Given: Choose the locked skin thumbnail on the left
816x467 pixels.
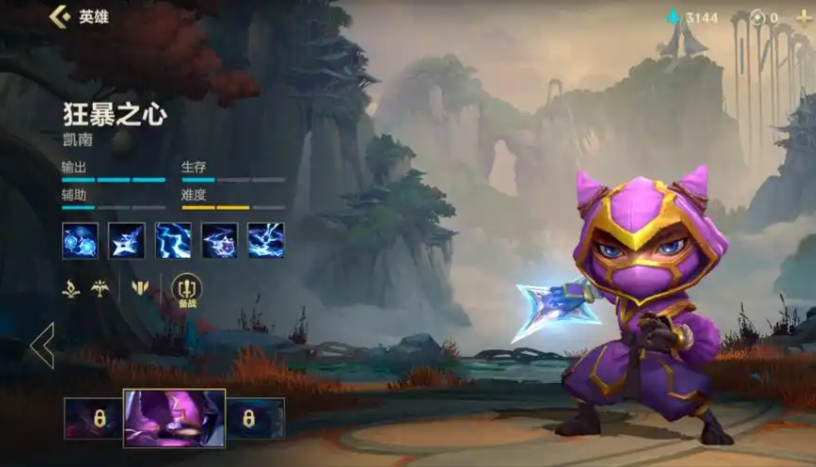Looking at the screenshot, I should [92, 418].
